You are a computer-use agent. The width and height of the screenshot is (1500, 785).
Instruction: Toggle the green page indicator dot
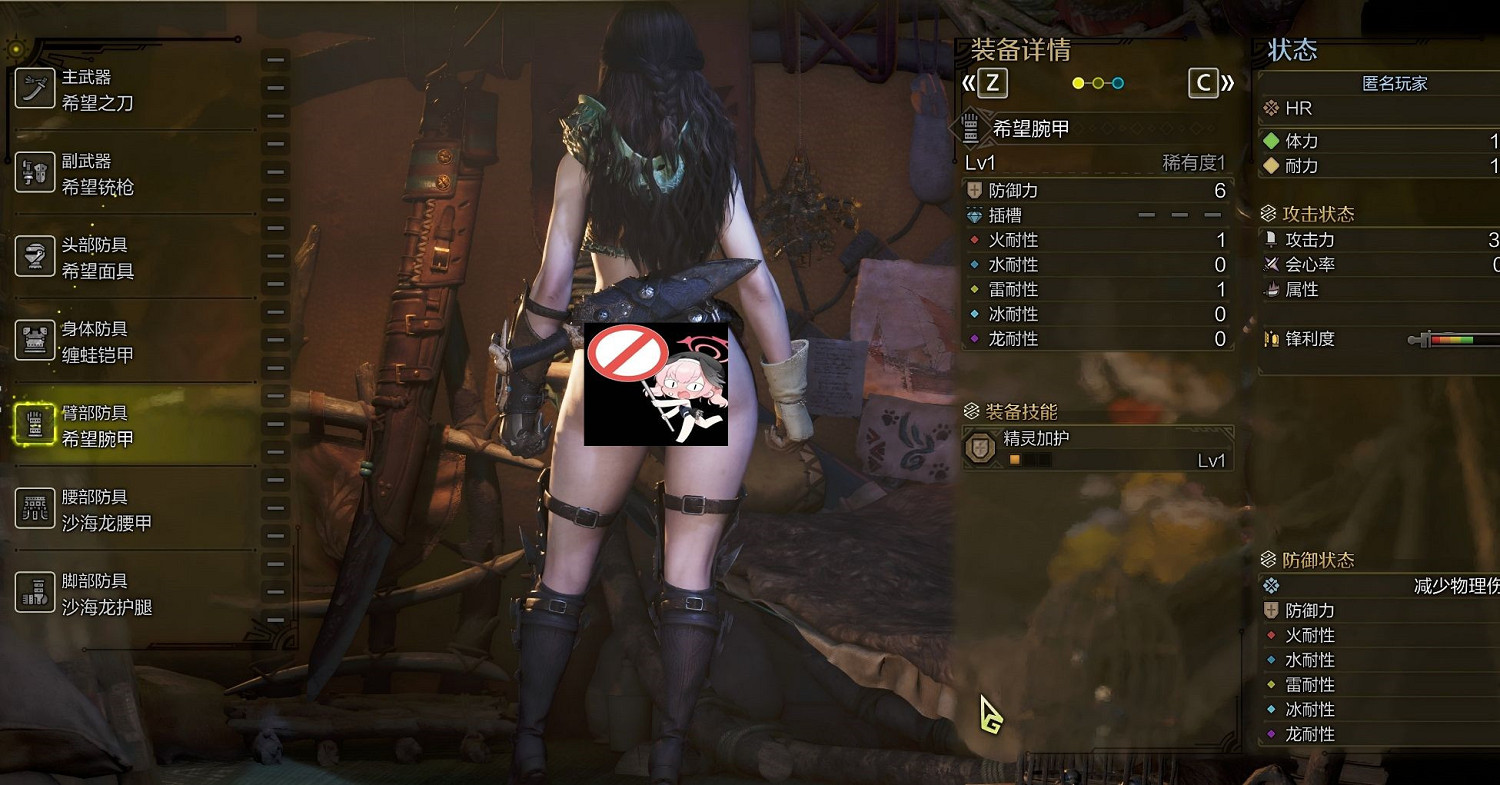(1098, 83)
